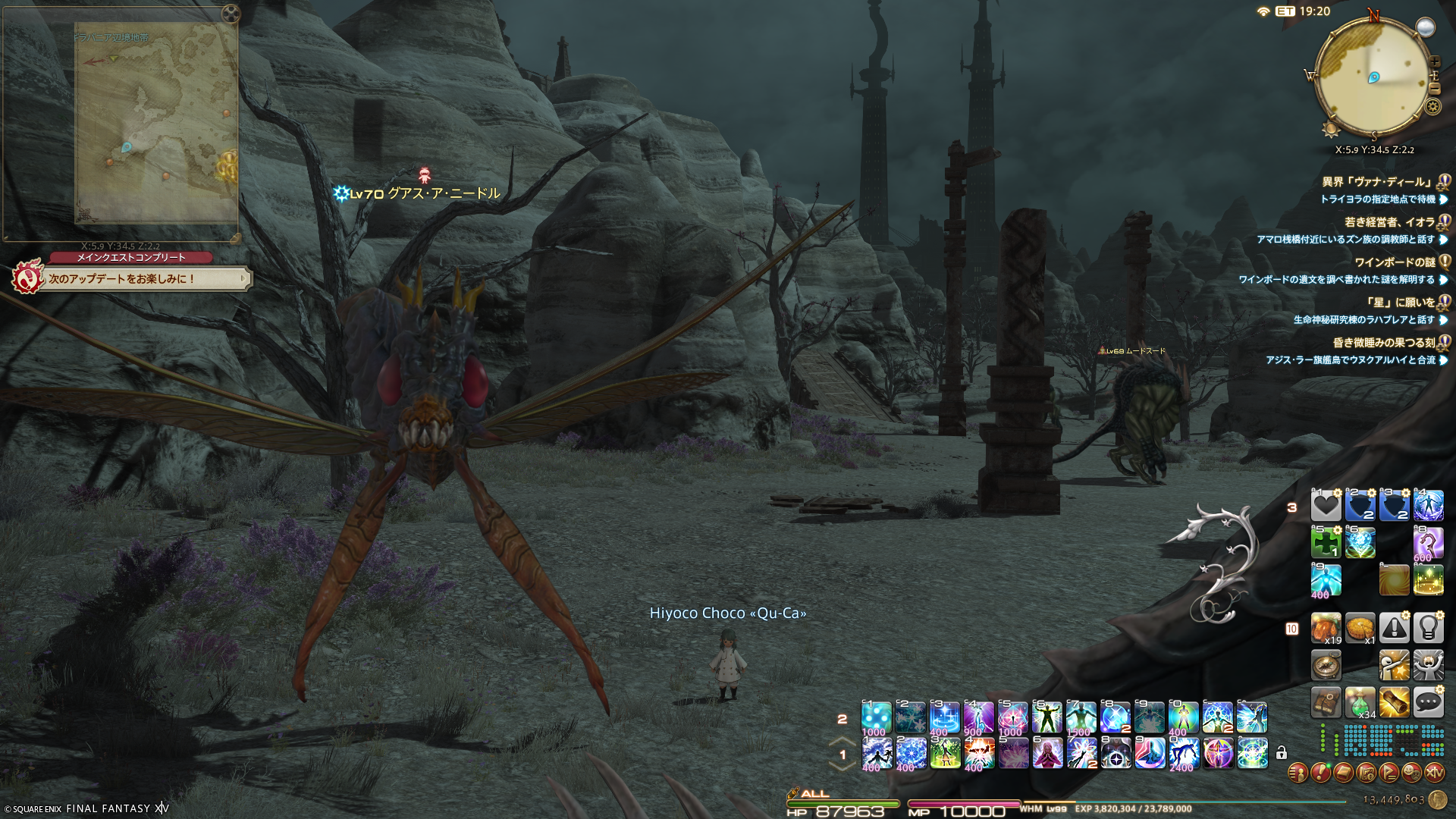Screen dimensions: 1456x819
Task: Use the roast chicken food item x19
Action: 1326,628
